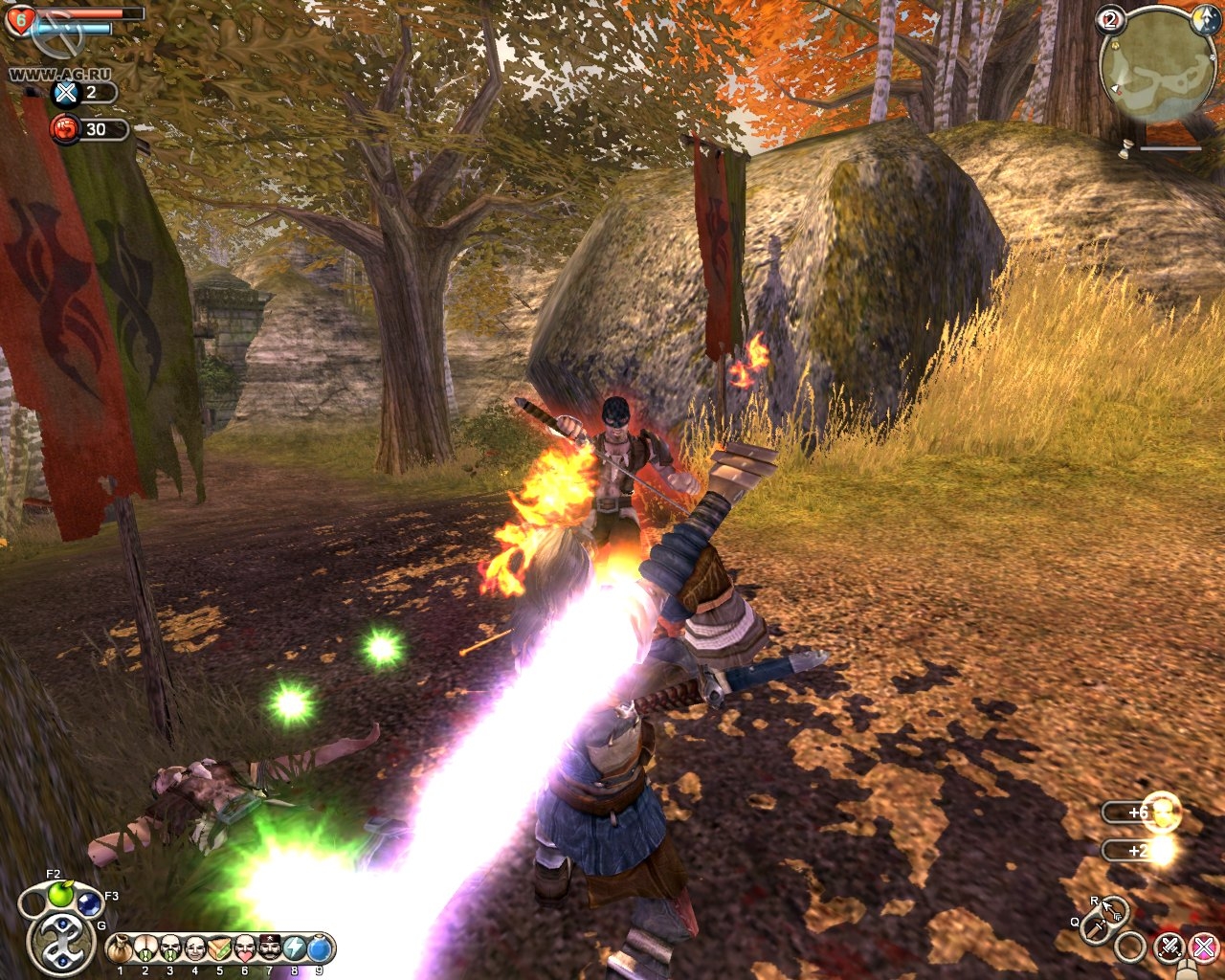1225x980 pixels.
Task: Pick the smiling bald face expression
Action: coord(195,948)
